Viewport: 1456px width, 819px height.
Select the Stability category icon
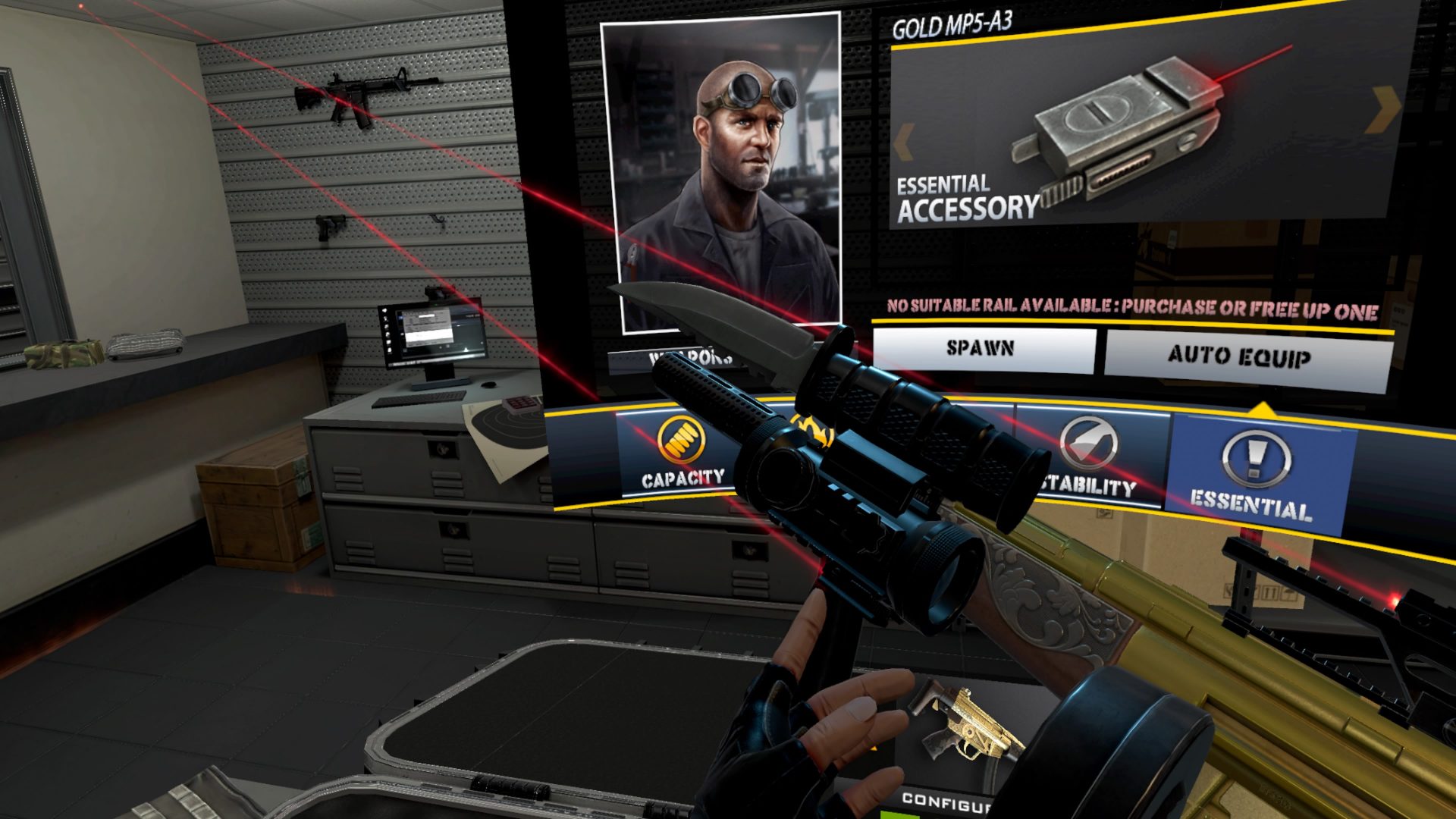tap(1090, 441)
